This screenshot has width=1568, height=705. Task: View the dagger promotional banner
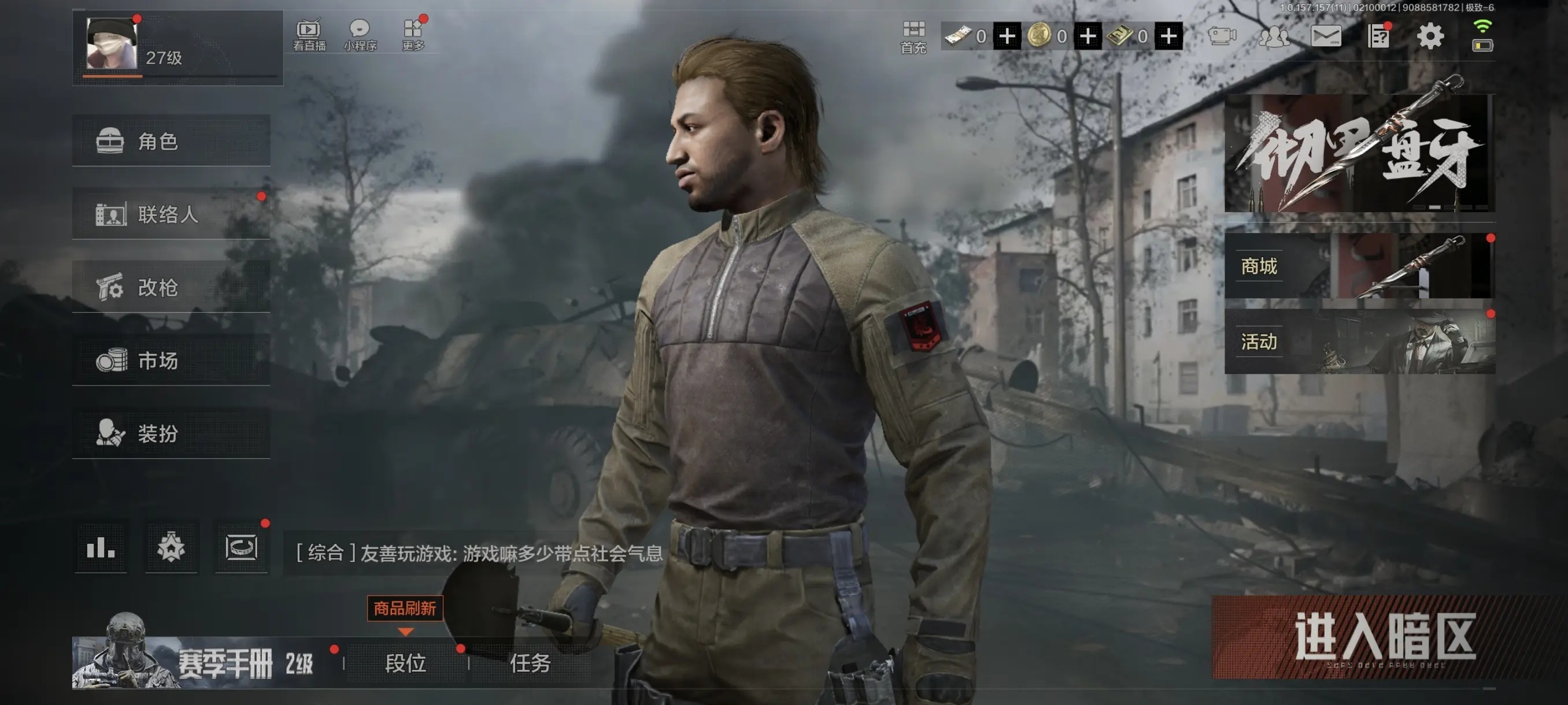(x=1359, y=153)
